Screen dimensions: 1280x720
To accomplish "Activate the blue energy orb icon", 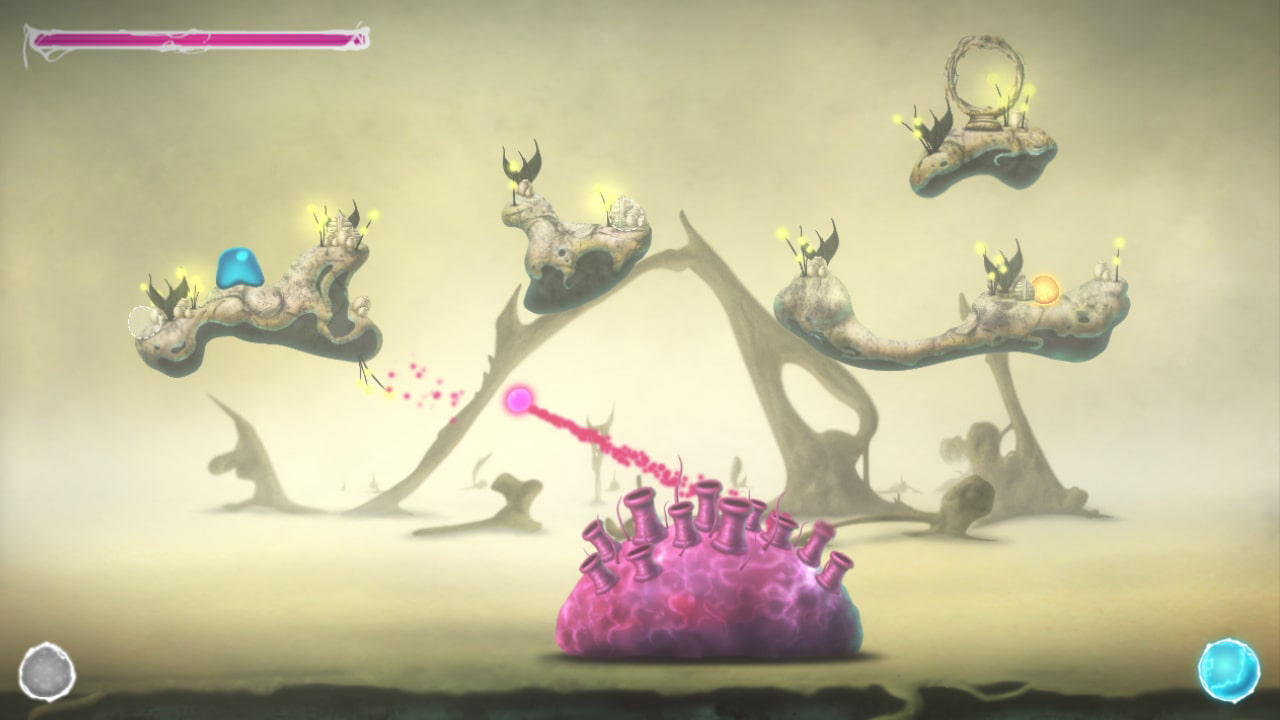I will (x=1228, y=670).
